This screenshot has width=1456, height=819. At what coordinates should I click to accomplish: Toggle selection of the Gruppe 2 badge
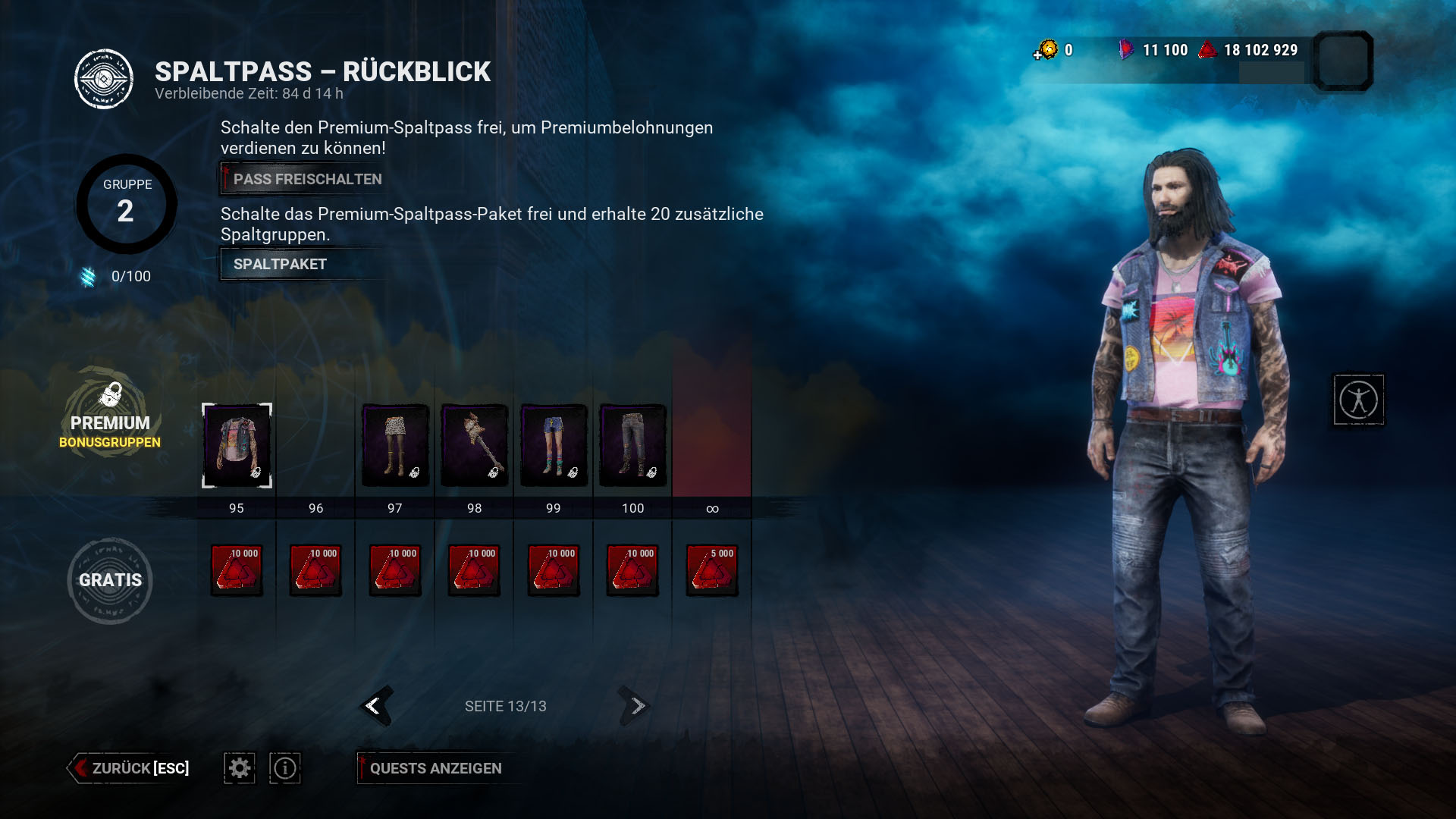(x=126, y=203)
